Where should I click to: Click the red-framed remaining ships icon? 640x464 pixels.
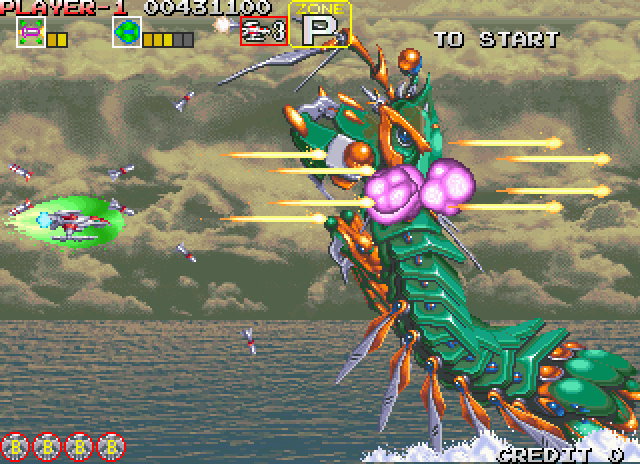(x=263, y=31)
